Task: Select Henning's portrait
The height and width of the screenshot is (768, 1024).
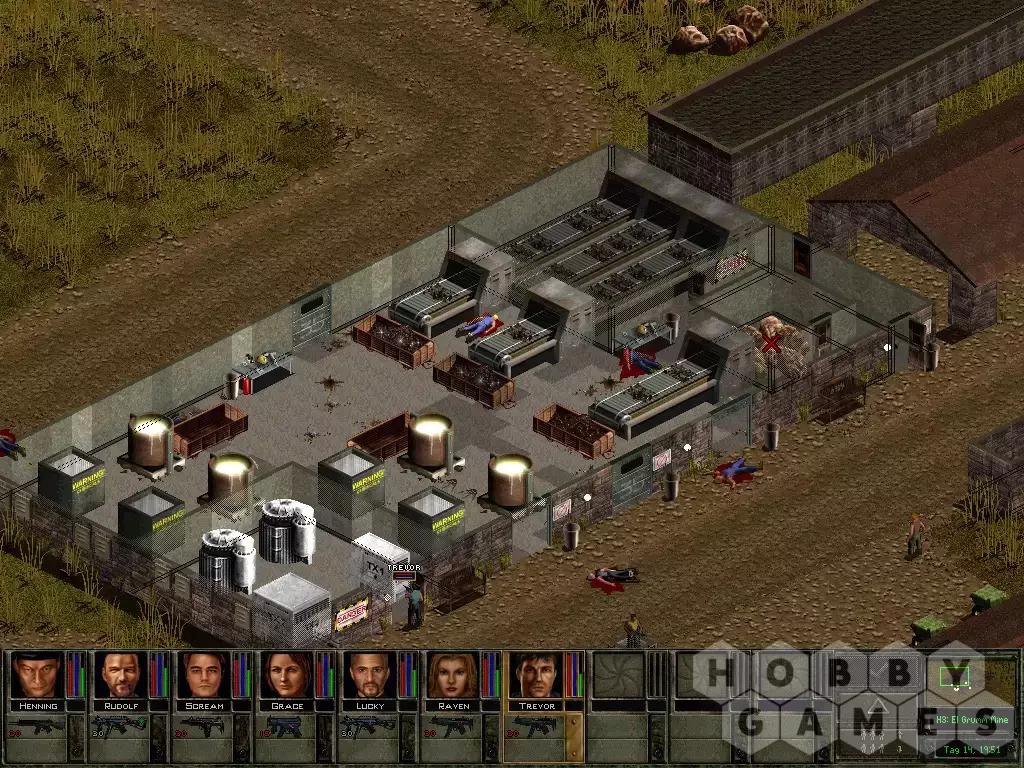Action: click(37, 675)
